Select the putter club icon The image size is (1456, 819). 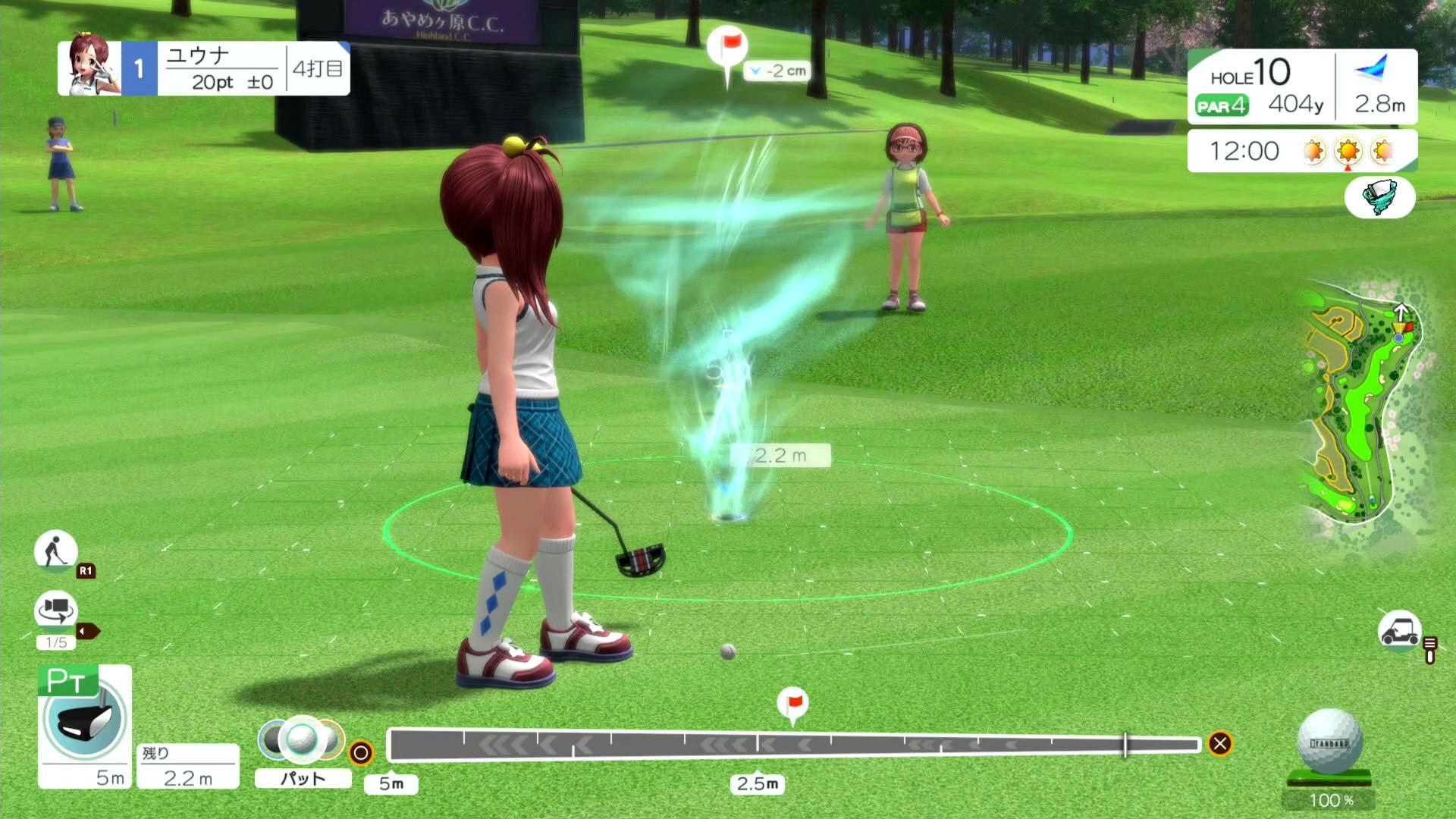84,718
